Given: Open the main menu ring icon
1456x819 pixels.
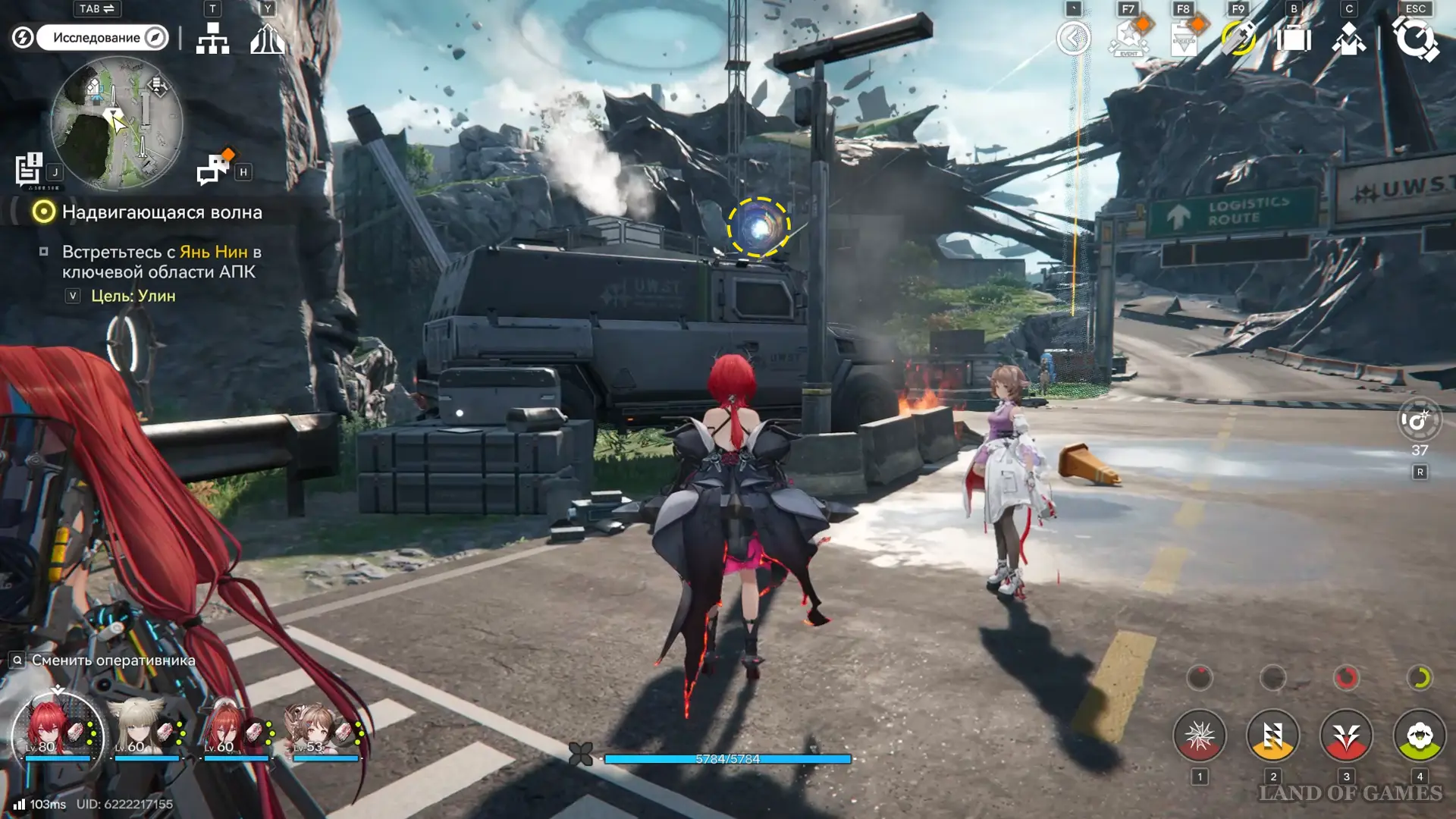Looking at the screenshot, I should tap(1415, 39).
